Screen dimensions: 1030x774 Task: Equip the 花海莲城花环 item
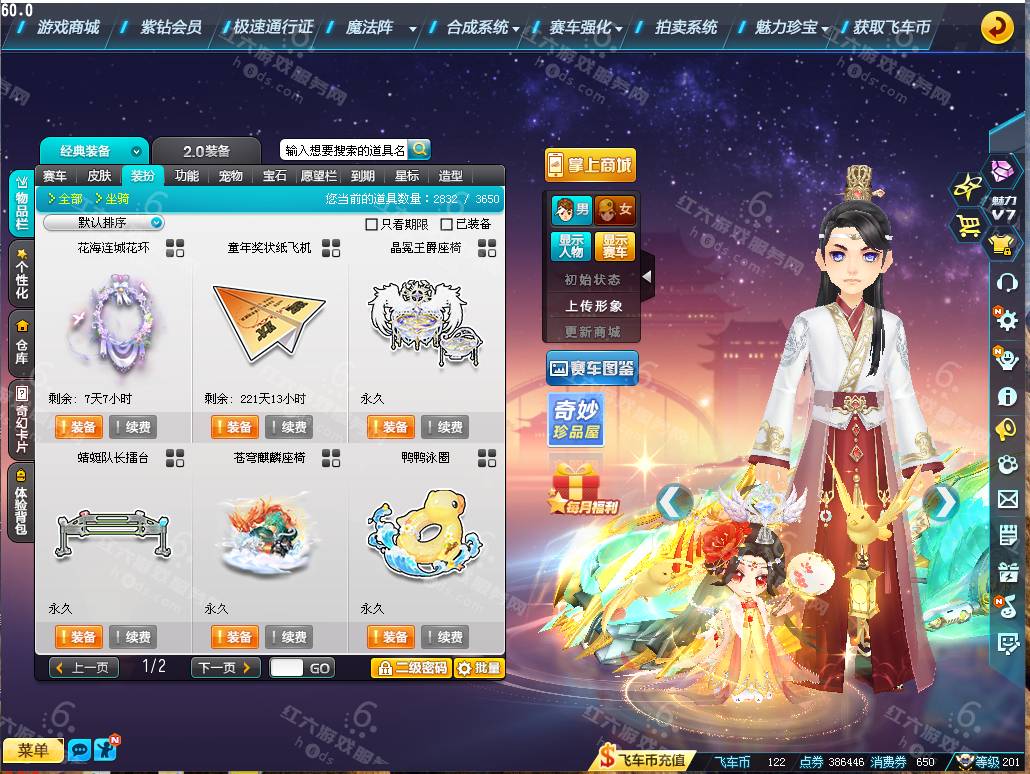(77, 427)
